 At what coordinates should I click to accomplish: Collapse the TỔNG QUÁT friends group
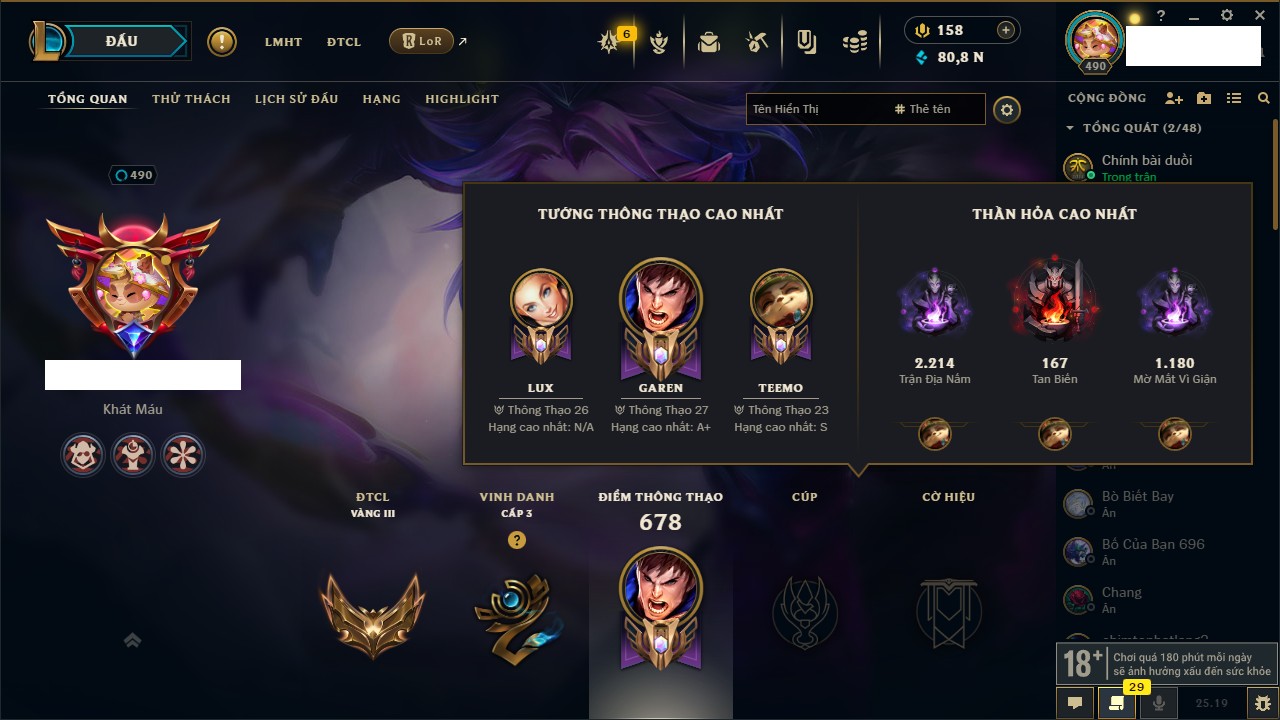tap(1071, 128)
